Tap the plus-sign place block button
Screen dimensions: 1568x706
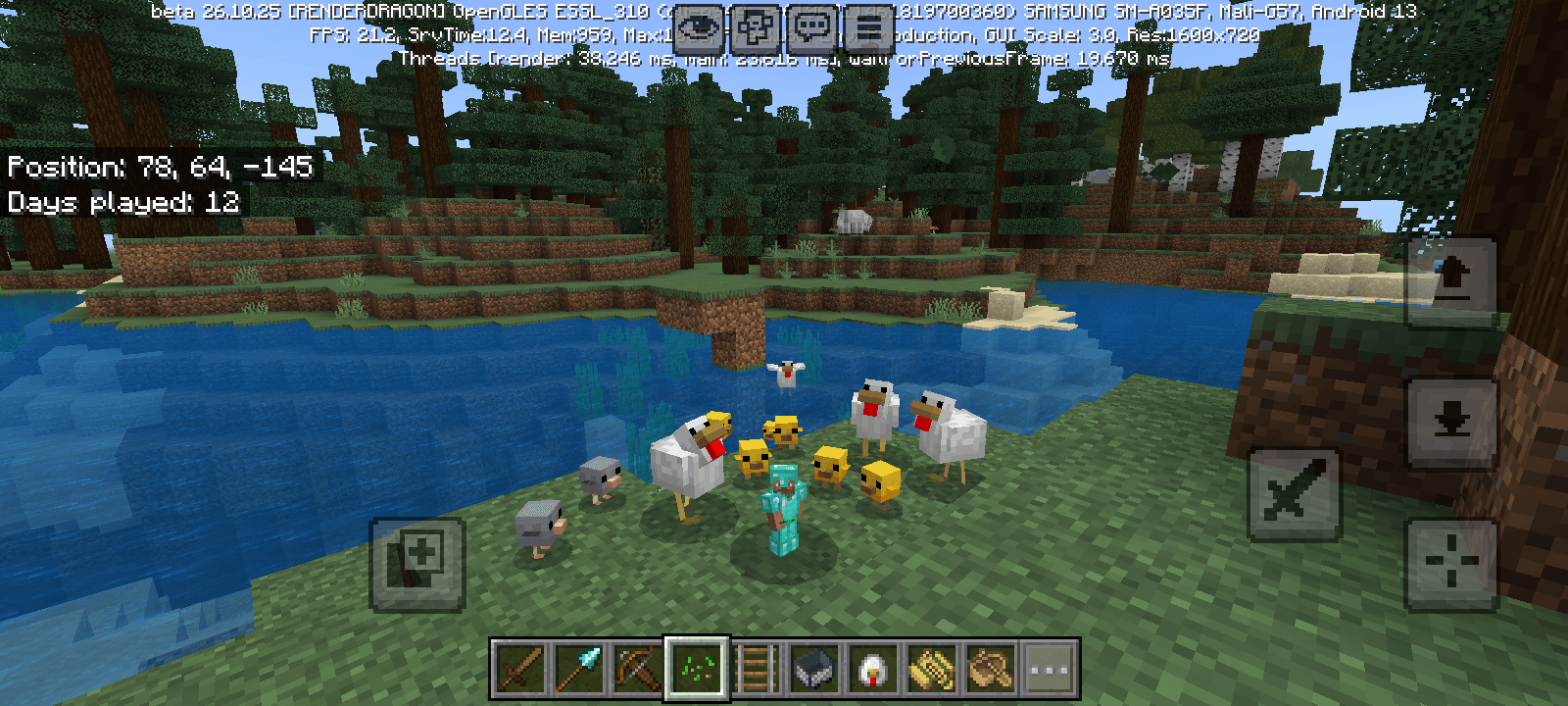click(x=417, y=564)
